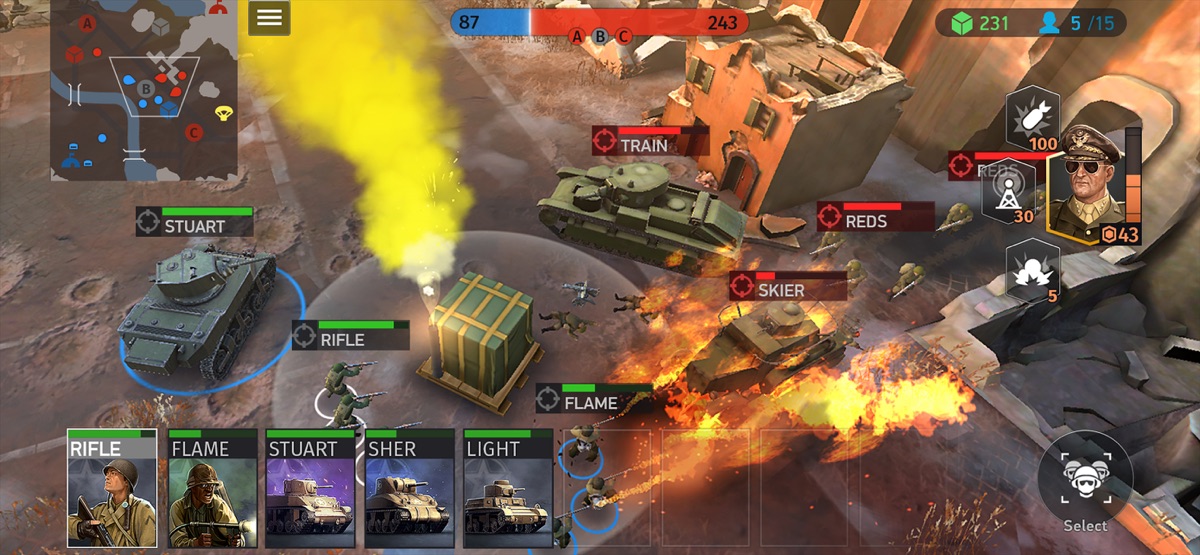
Task: Target the enemy SKIER unit label
Action: [787, 287]
